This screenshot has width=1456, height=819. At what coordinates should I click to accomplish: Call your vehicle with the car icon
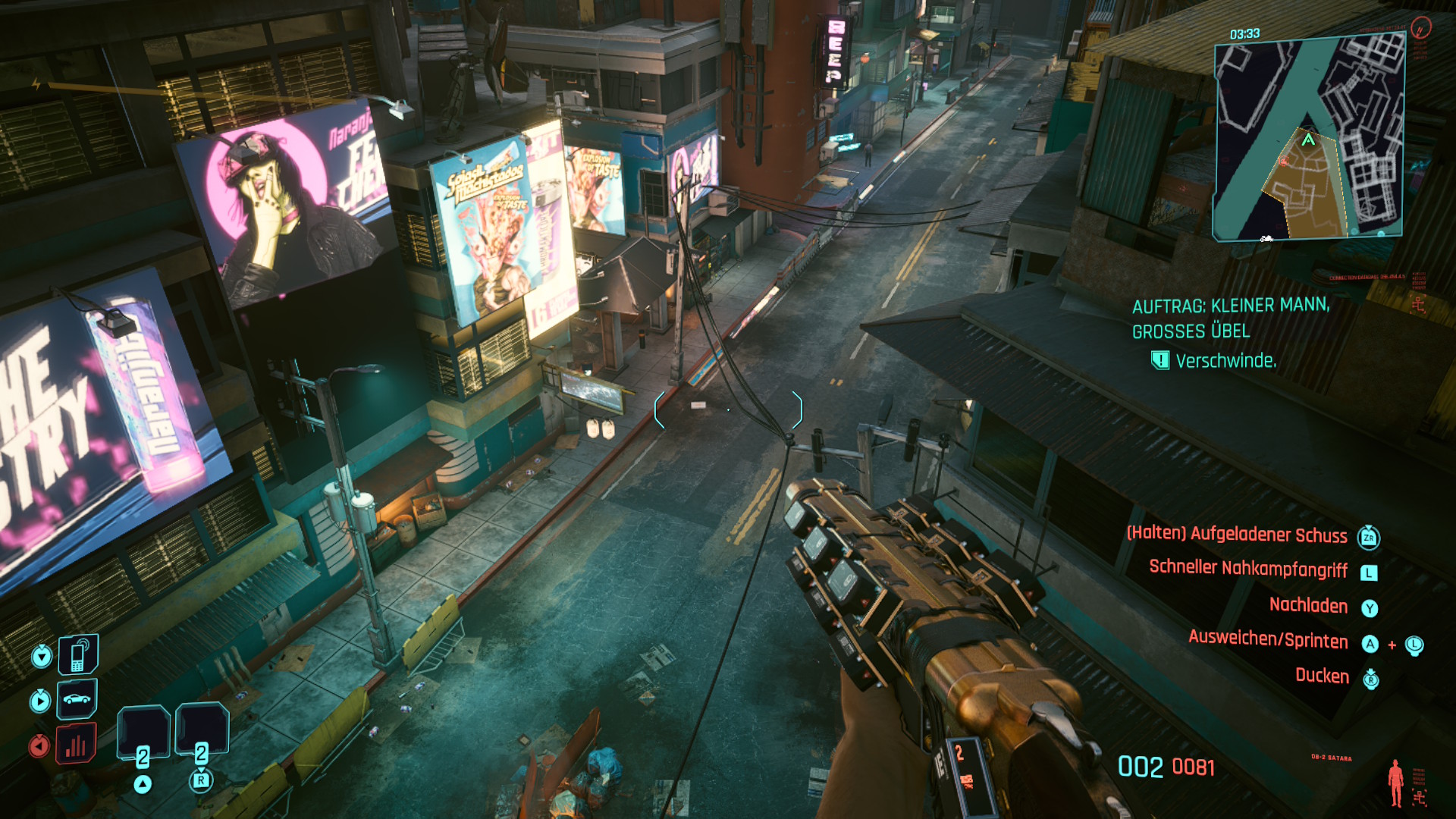click(x=77, y=698)
